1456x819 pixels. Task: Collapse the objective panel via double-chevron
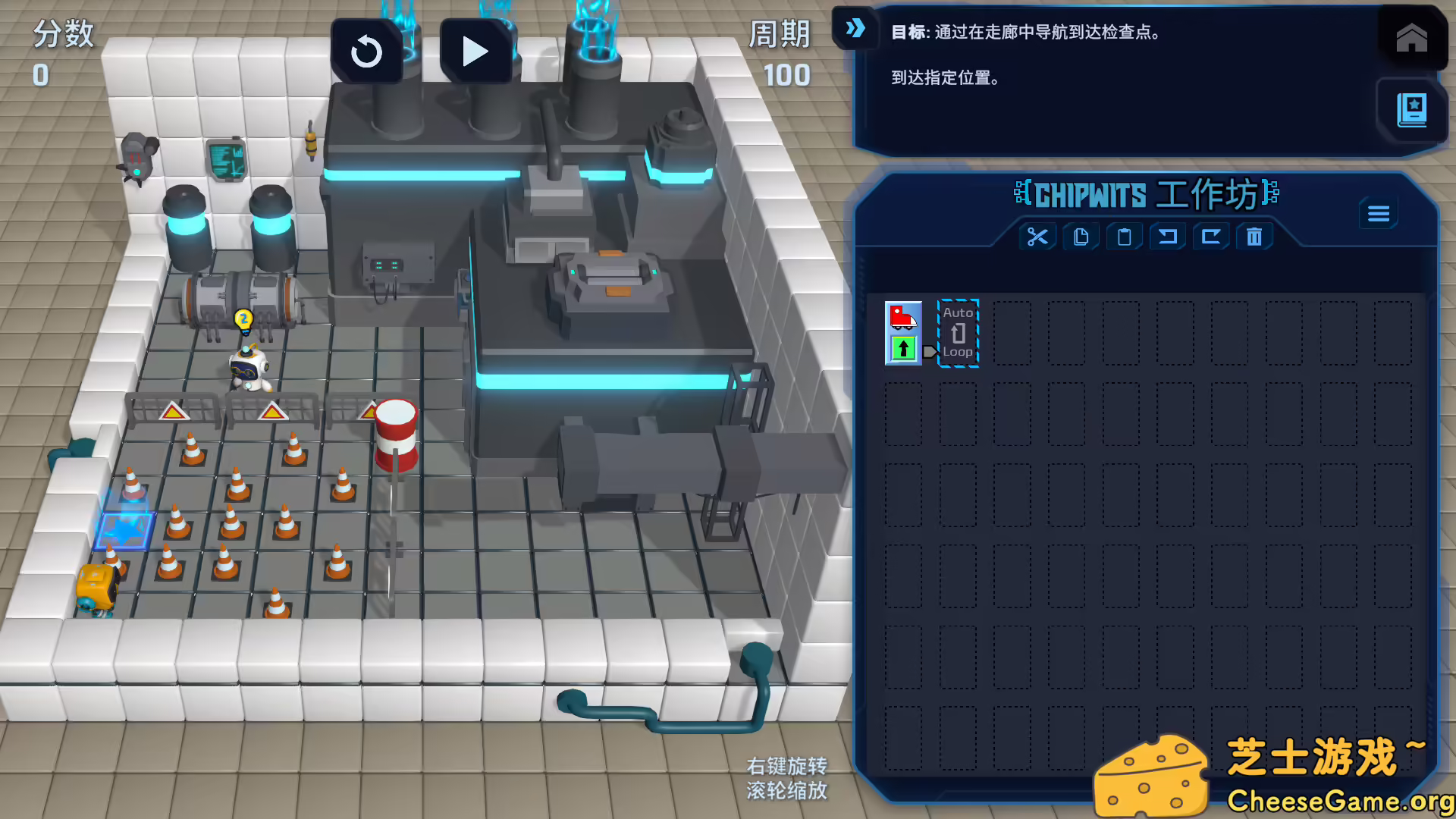(855, 29)
